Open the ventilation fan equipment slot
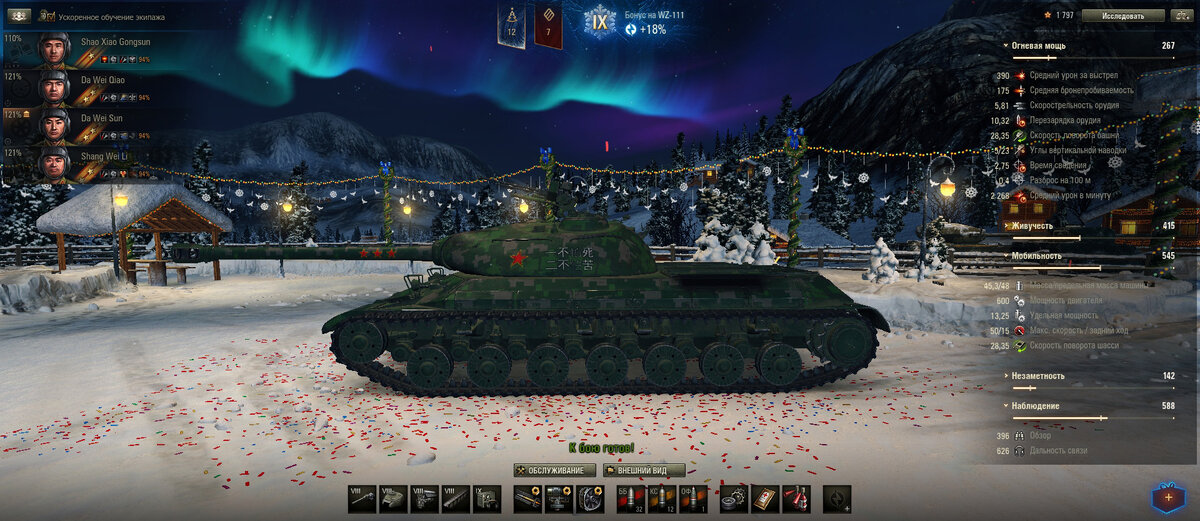Viewport: 1200px width, 521px height. pyautogui.click(x=591, y=498)
